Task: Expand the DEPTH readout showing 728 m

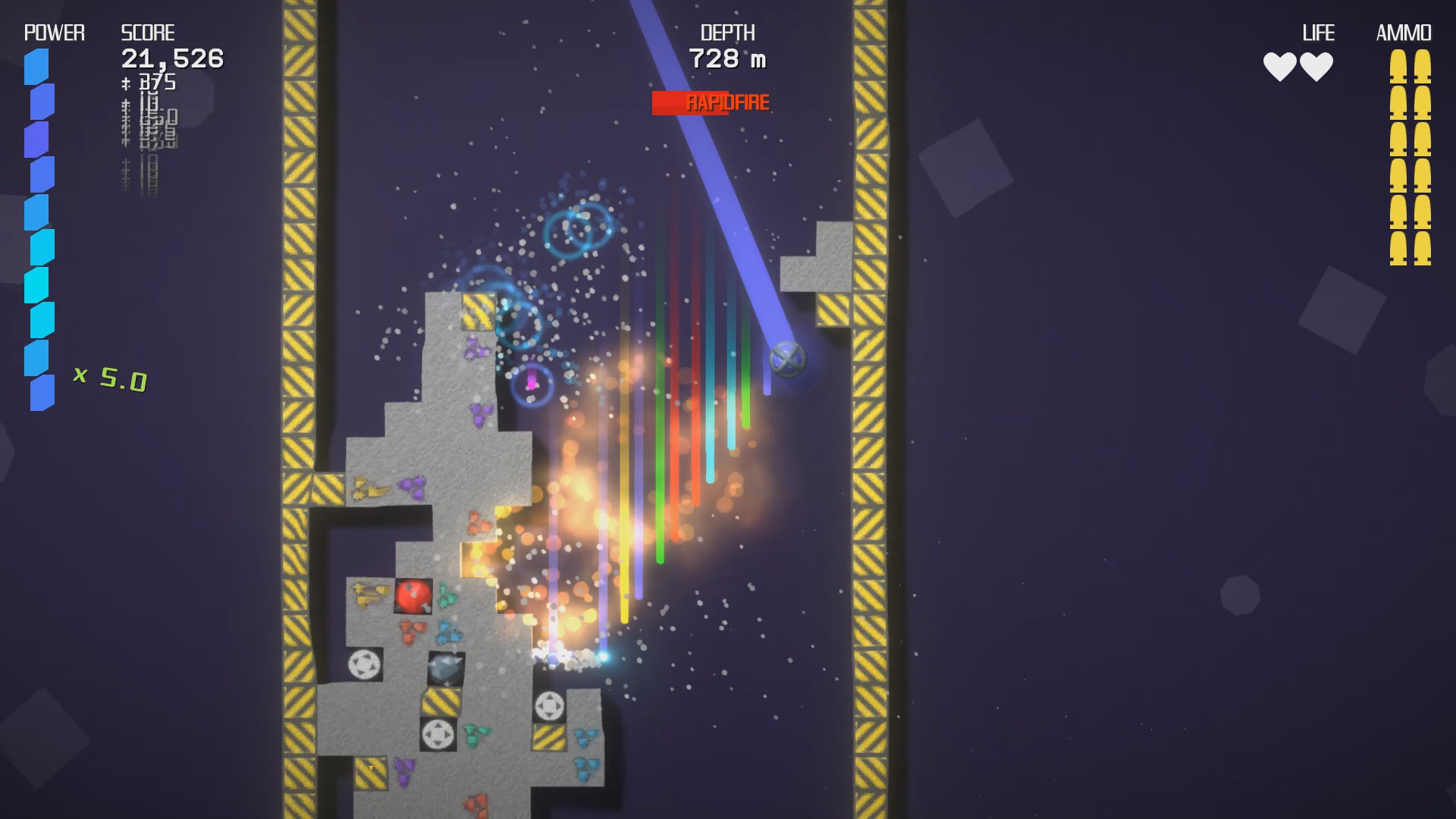Action: (x=726, y=45)
